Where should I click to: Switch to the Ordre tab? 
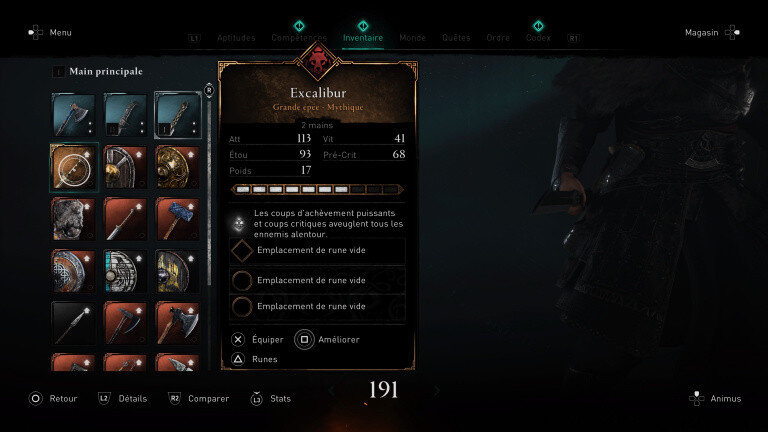pyautogui.click(x=498, y=37)
